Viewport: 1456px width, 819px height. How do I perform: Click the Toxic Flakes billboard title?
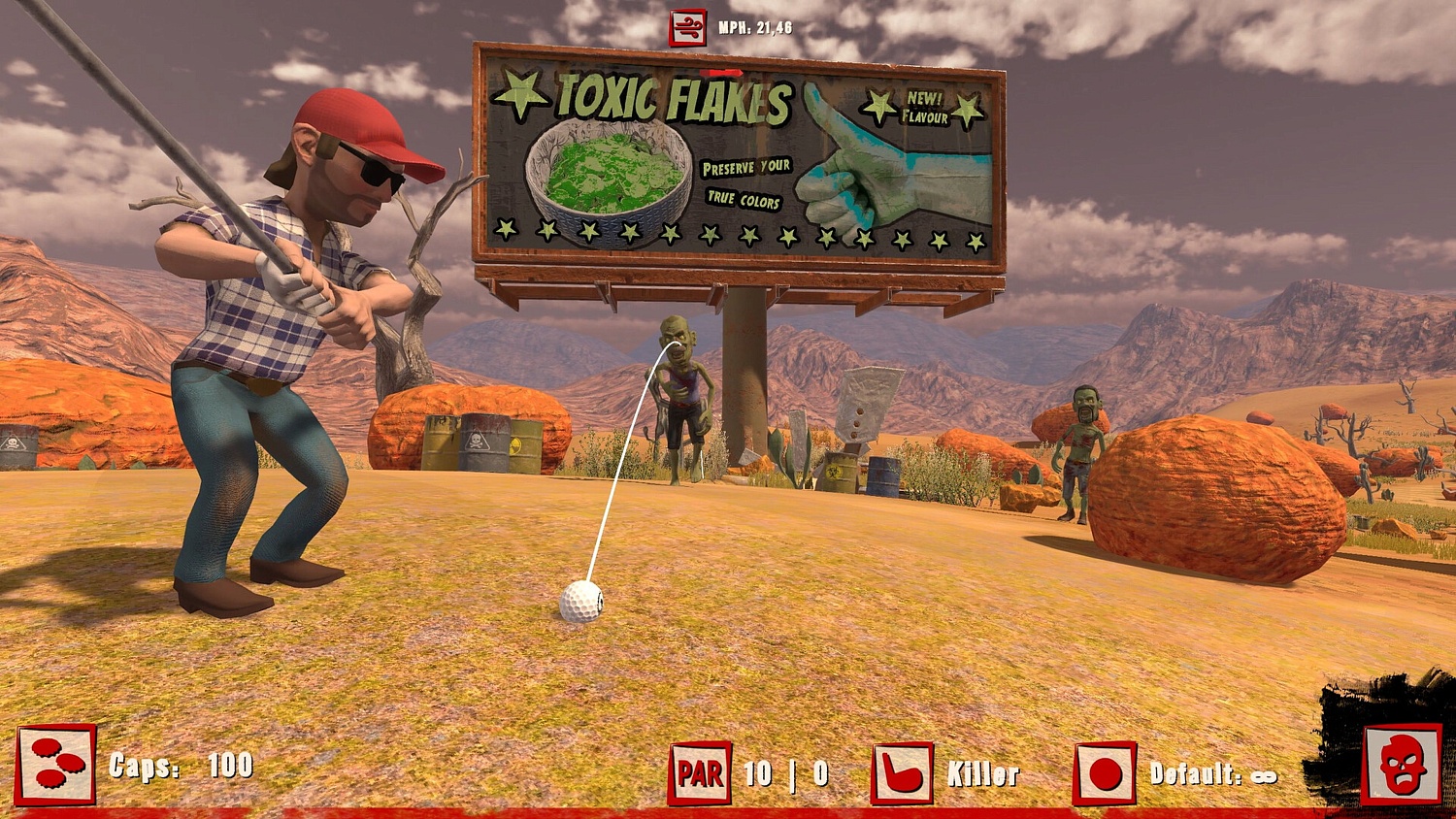(x=670, y=99)
